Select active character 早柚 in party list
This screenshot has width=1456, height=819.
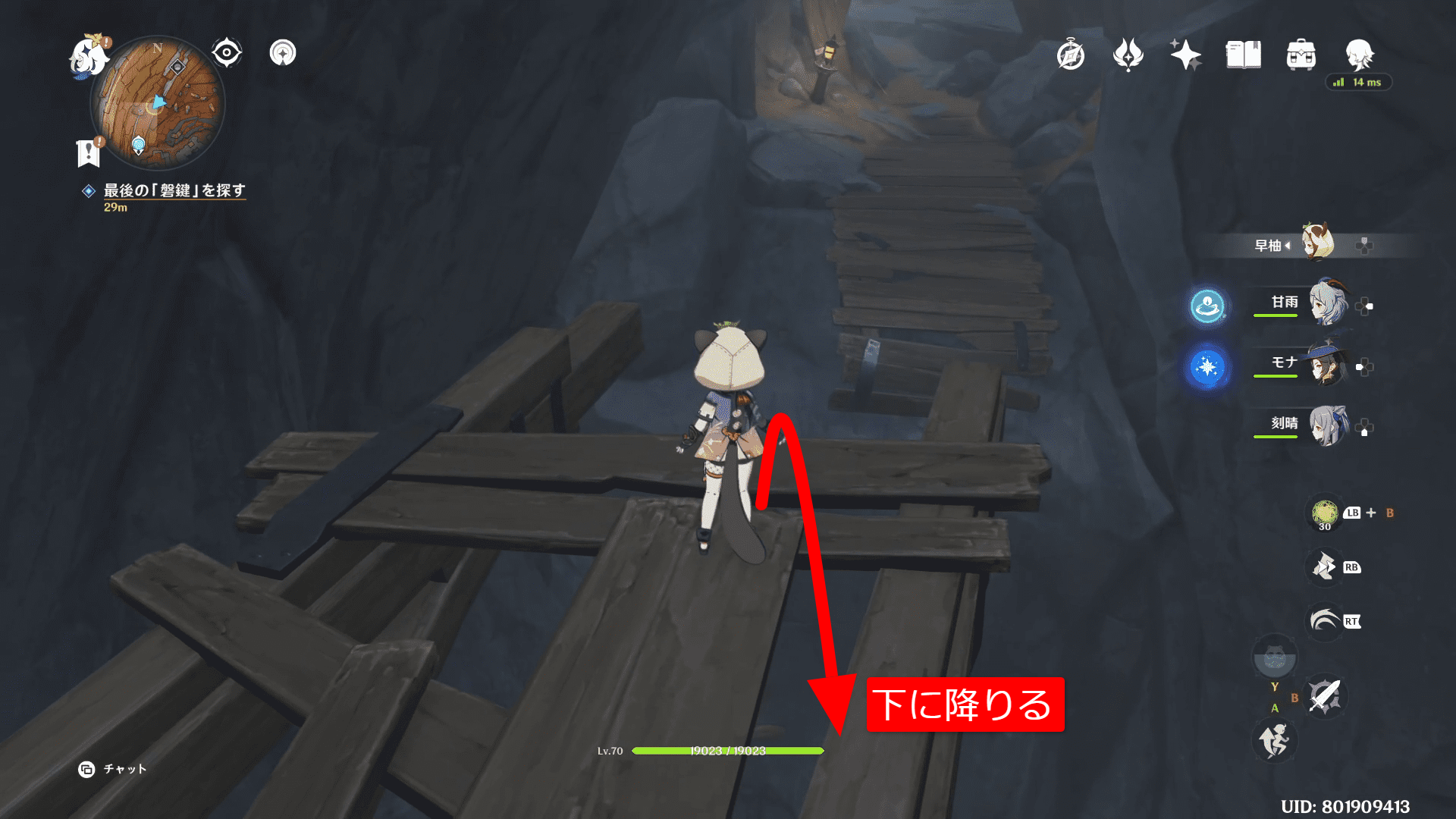click(1317, 243)
